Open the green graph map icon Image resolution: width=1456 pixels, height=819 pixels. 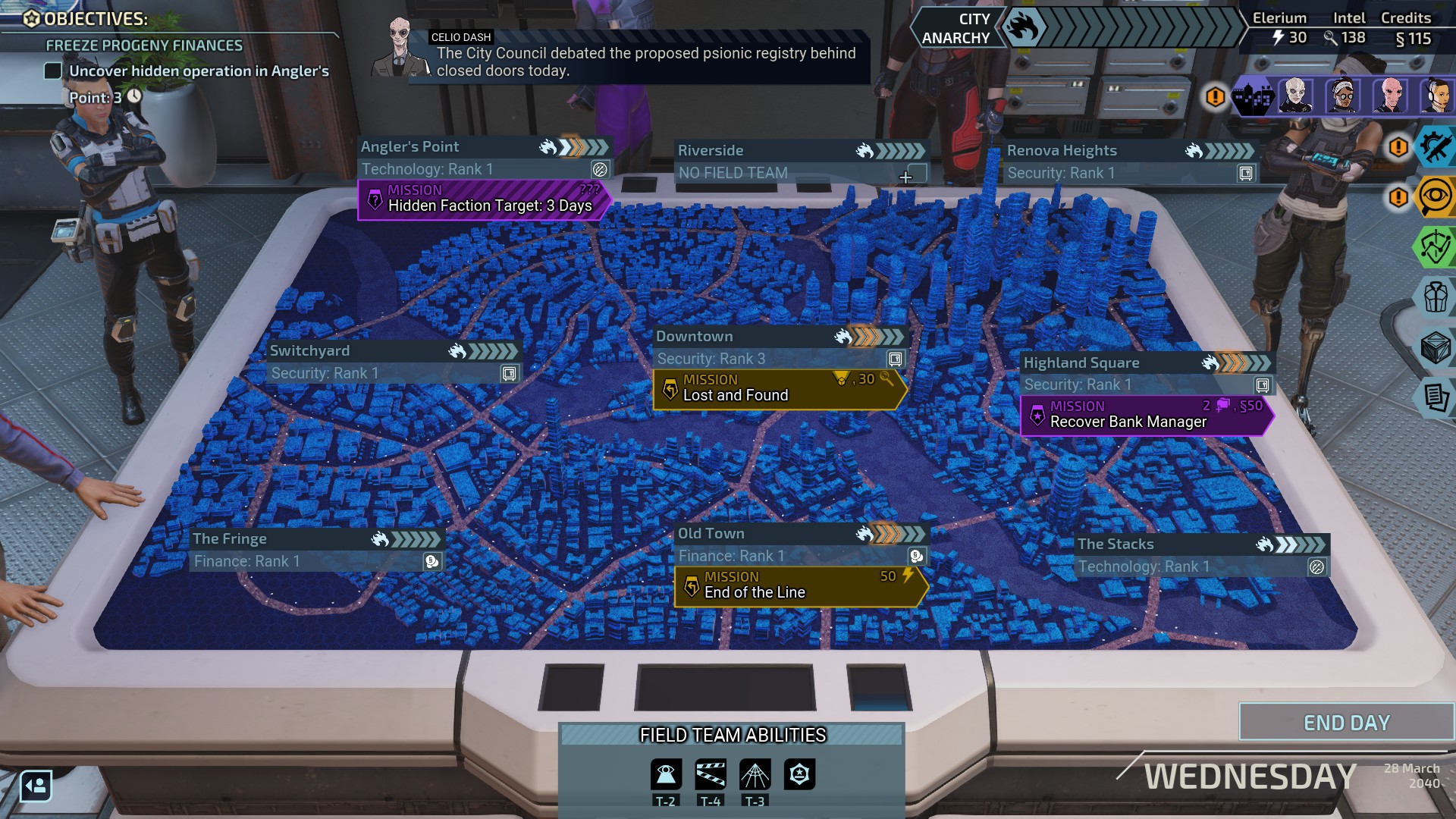tap(1435, 247)
